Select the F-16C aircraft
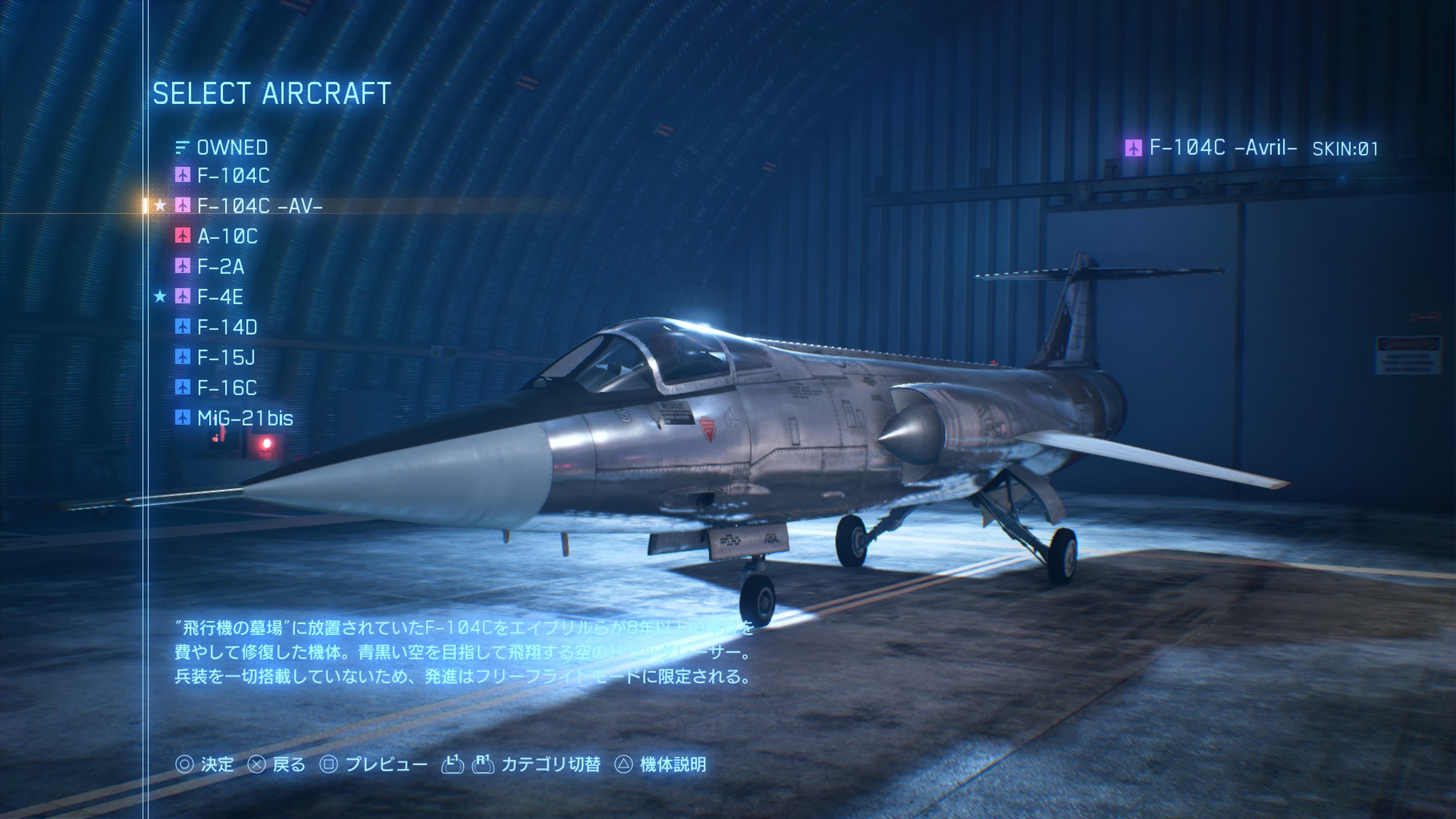 227,388
